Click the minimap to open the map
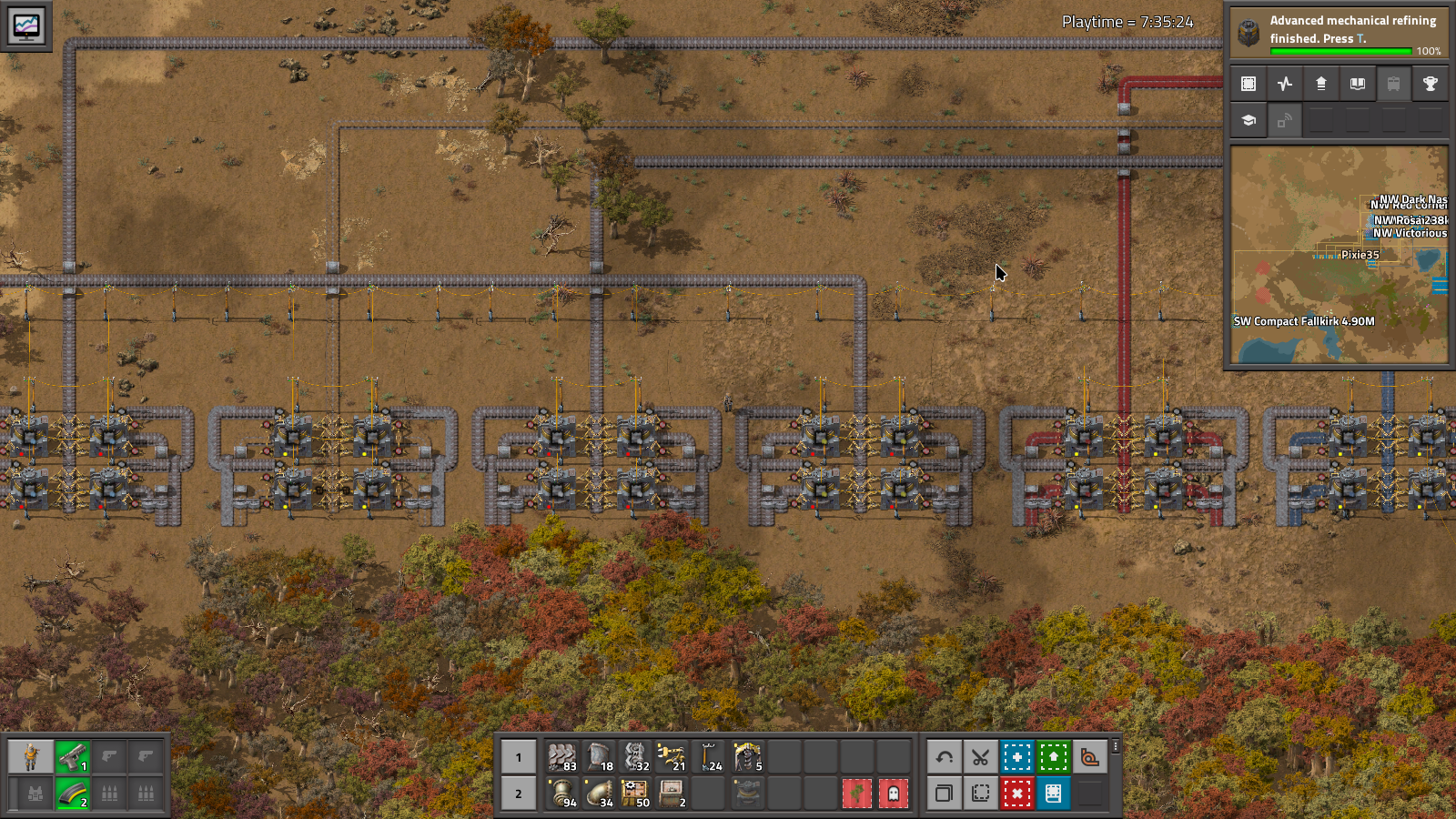This screenshot has height=819, width=1456. click(x=1339, y=256)
